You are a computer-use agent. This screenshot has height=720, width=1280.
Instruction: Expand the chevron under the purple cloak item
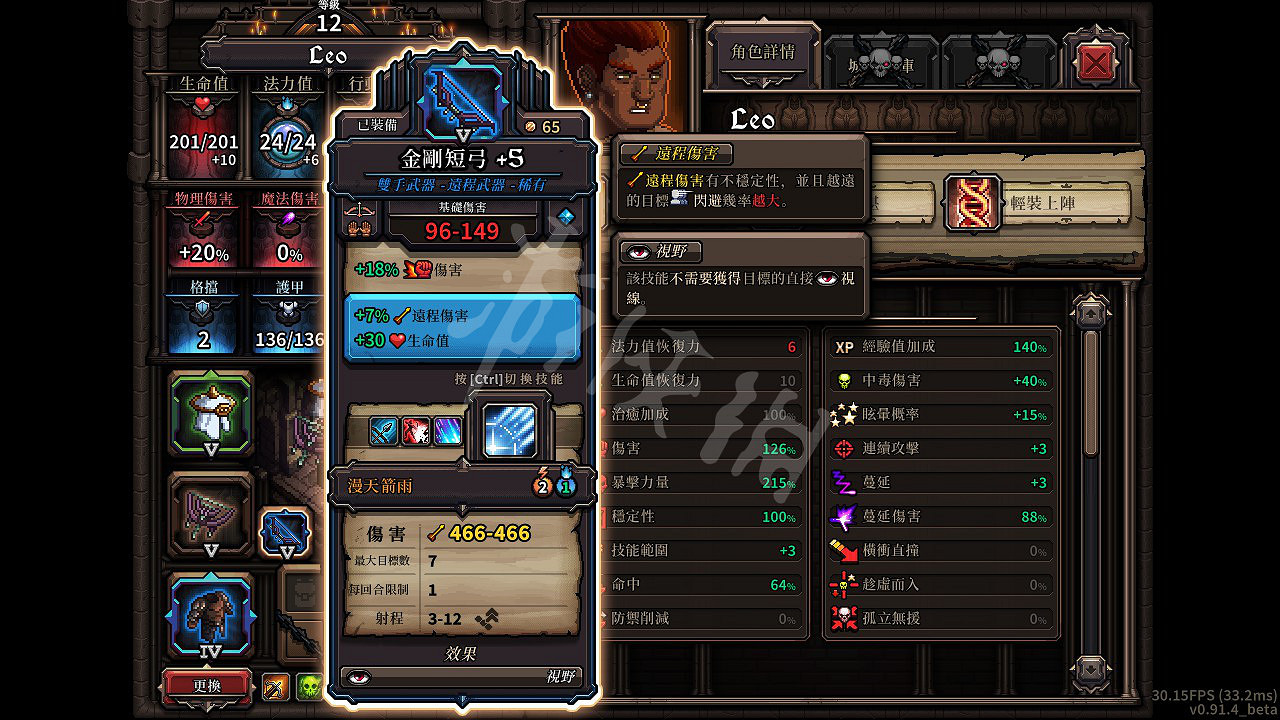click(211, 549)
